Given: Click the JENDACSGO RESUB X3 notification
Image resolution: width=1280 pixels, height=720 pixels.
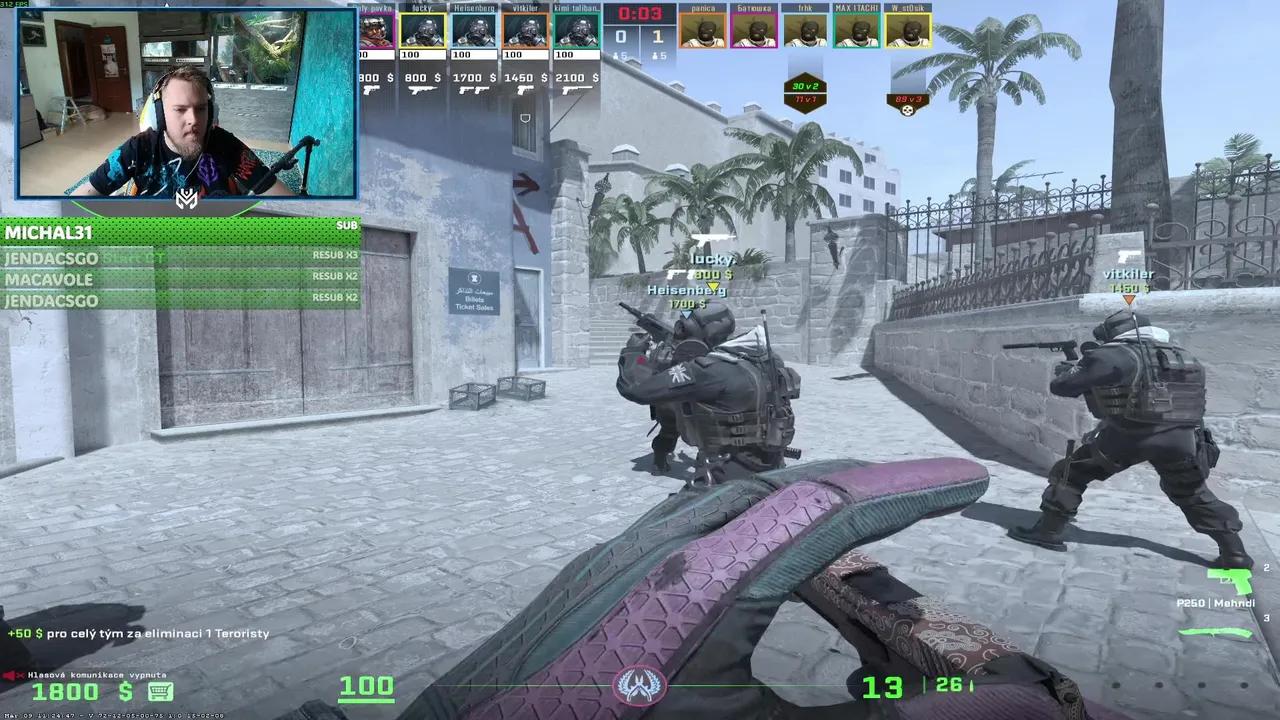Looking at the screenshot, I should [180, 257].
